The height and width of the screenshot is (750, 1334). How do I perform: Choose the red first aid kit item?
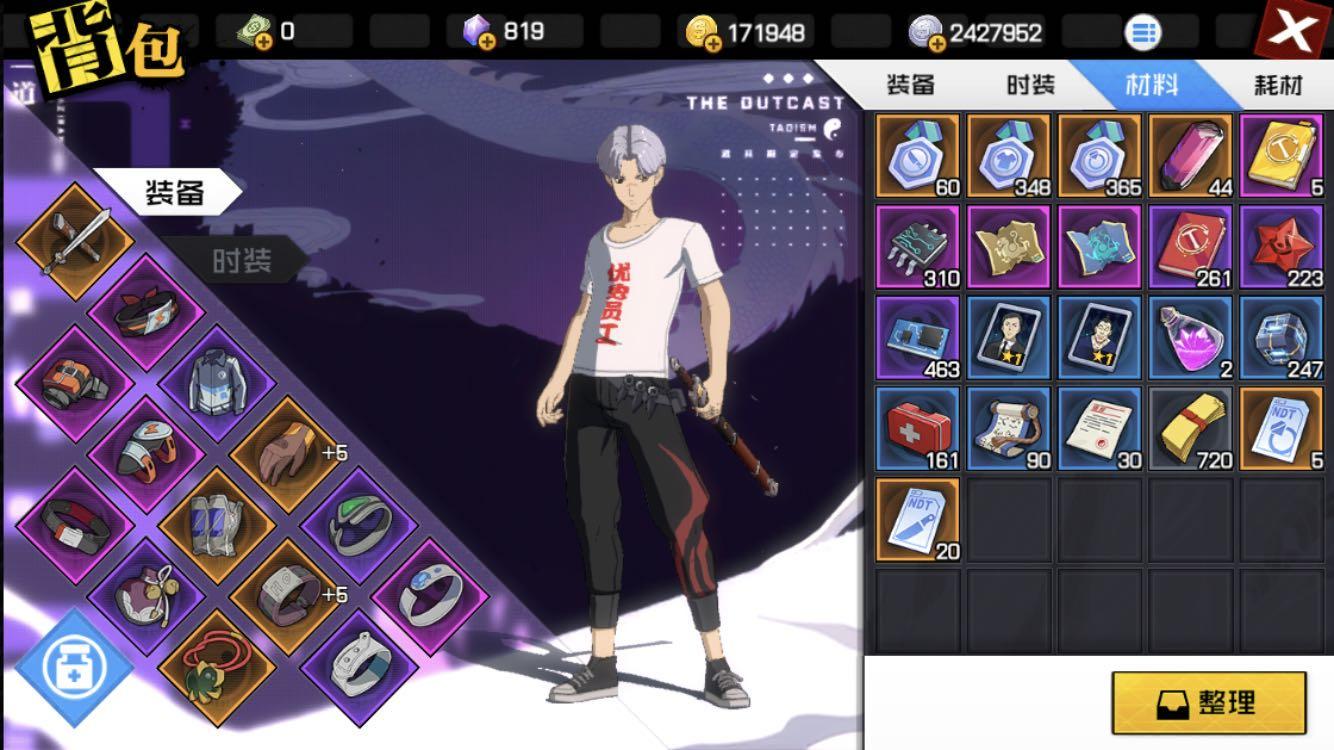pyautogui.click(x=917, y=429)
